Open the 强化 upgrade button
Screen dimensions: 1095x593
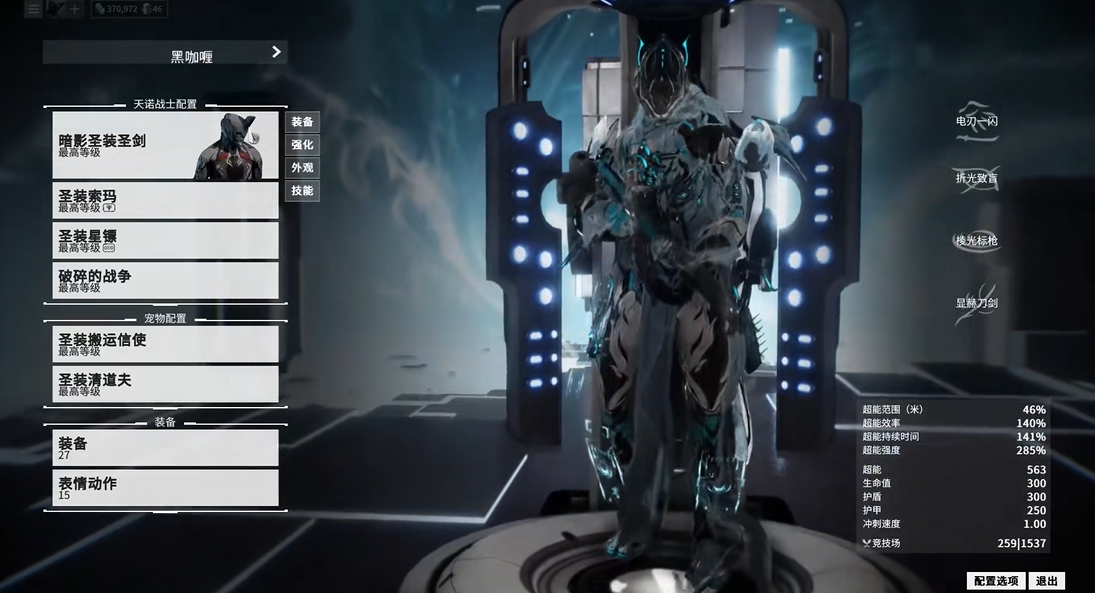coord(302,145)
